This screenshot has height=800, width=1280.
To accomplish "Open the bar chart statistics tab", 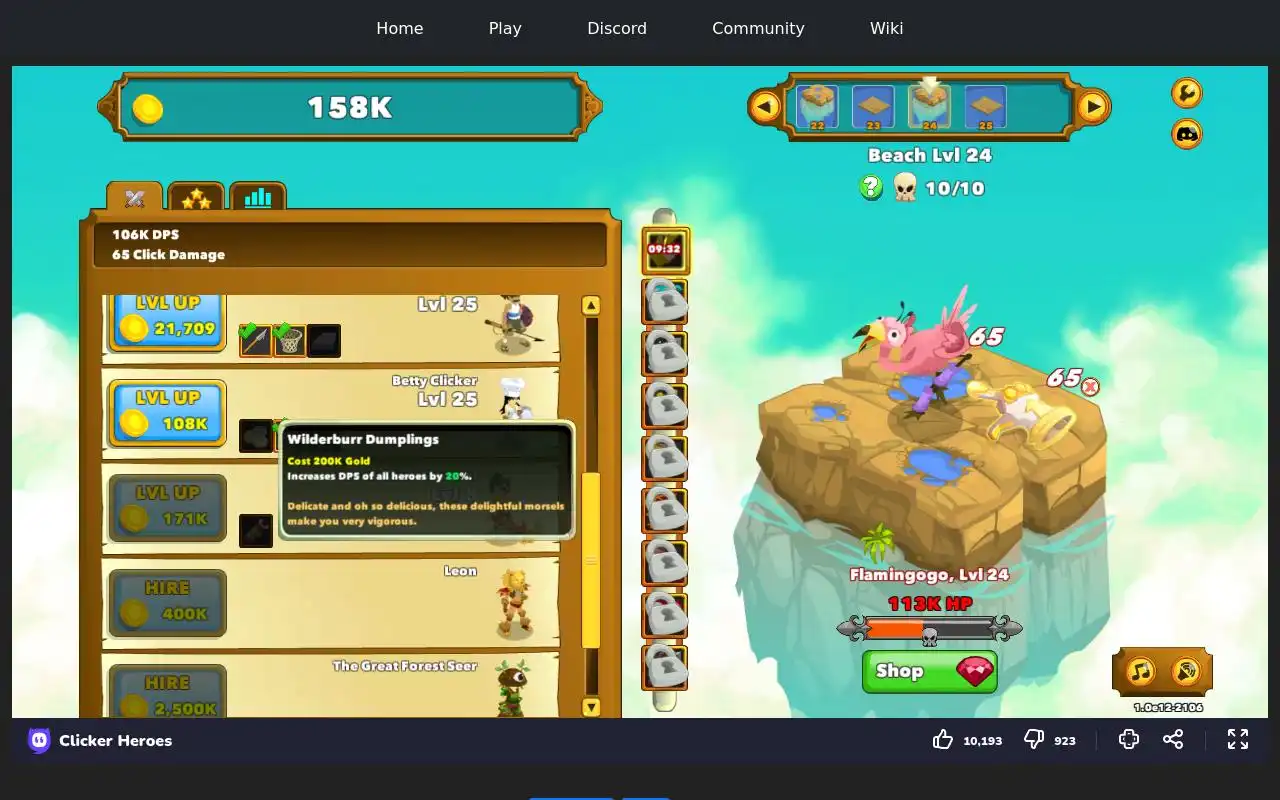I will (258, 197).
